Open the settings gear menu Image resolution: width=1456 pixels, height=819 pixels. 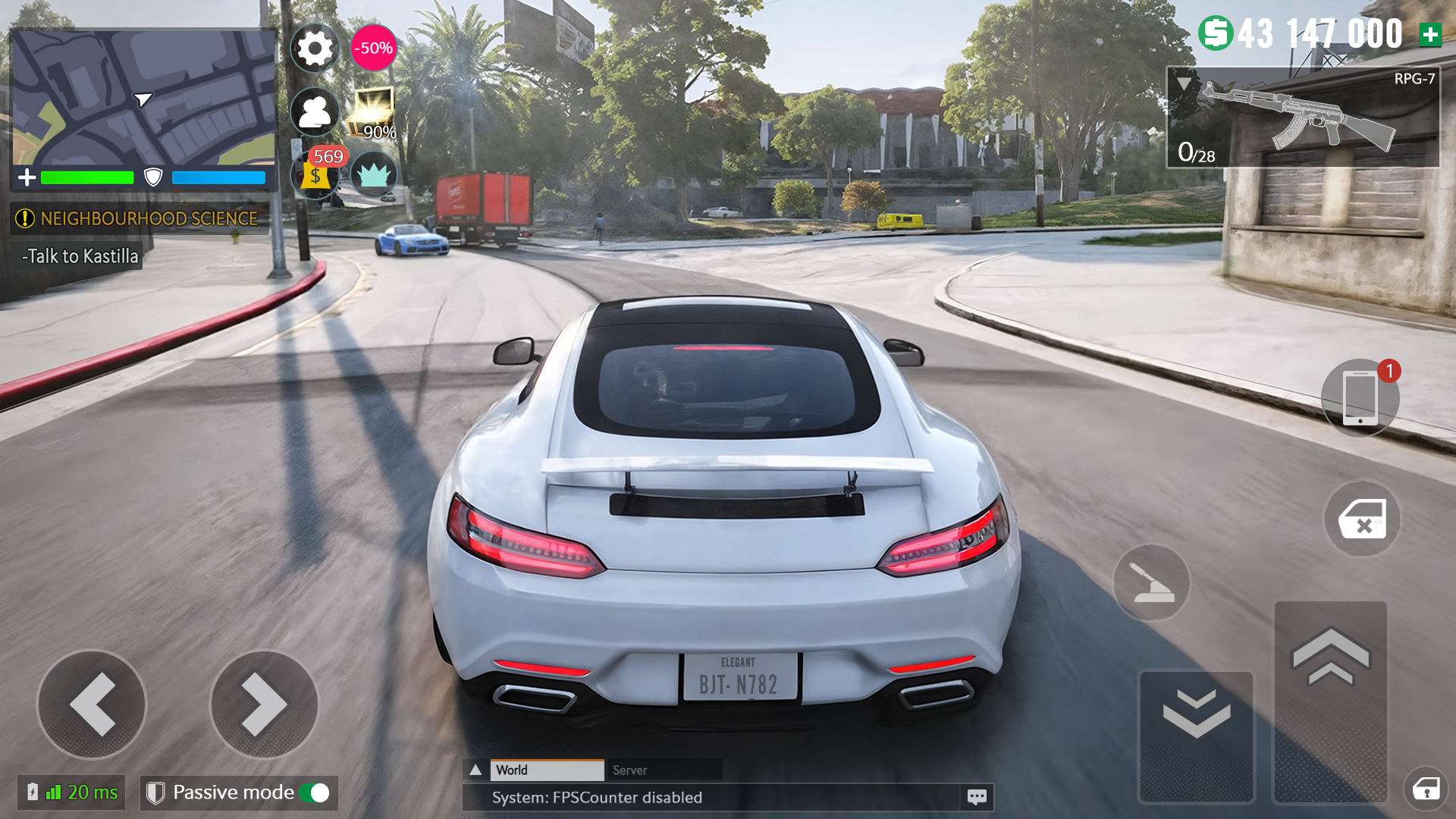coord(315,48)
